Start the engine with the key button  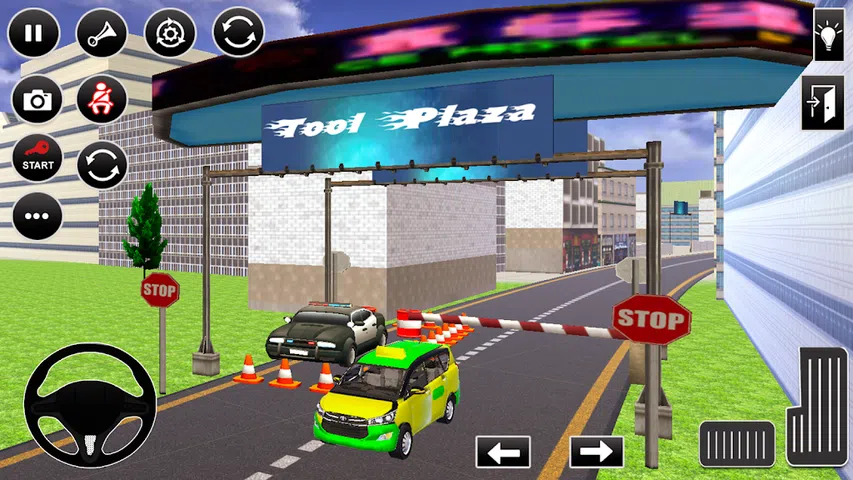click(x=37, y=158)
